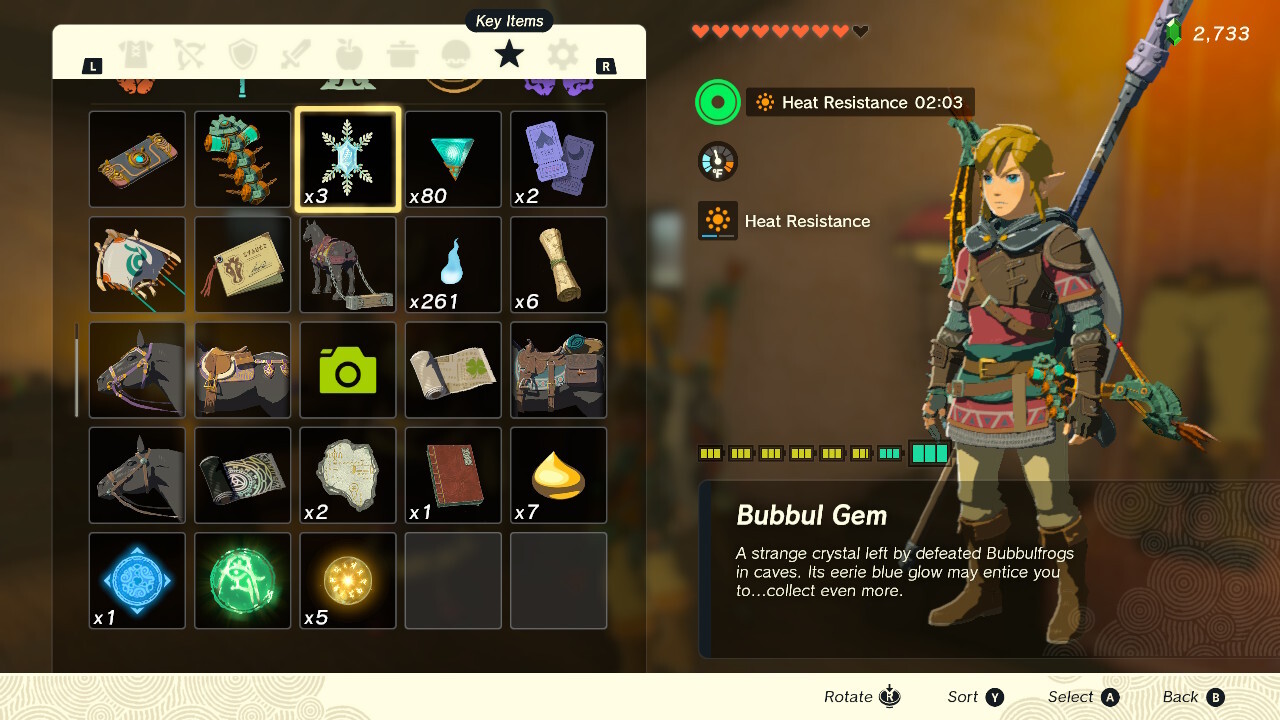Select the Key Items tab
The image size is (1280, 720).
(x=508, y=56)
